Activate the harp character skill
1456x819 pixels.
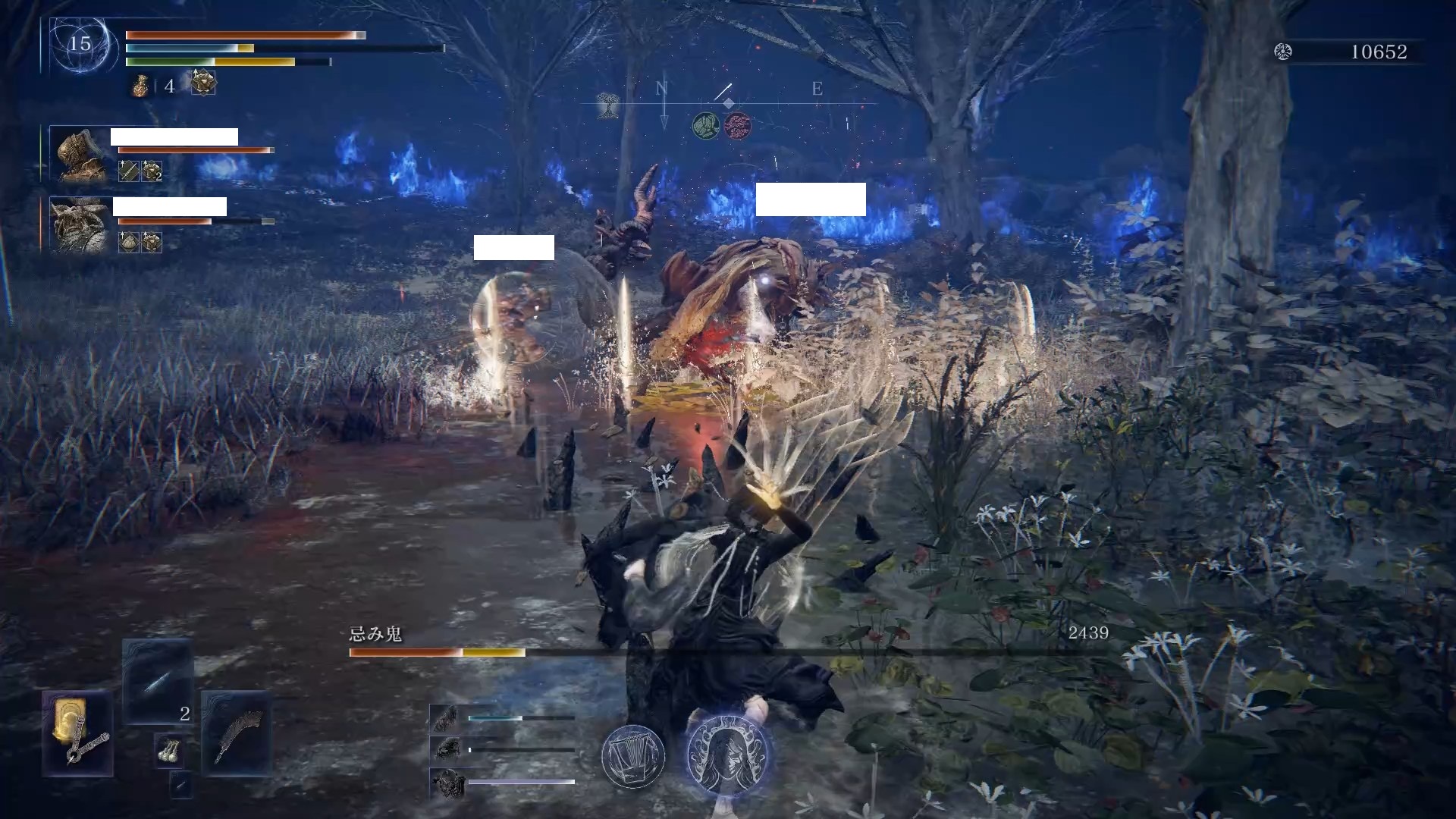click(633, 756)
